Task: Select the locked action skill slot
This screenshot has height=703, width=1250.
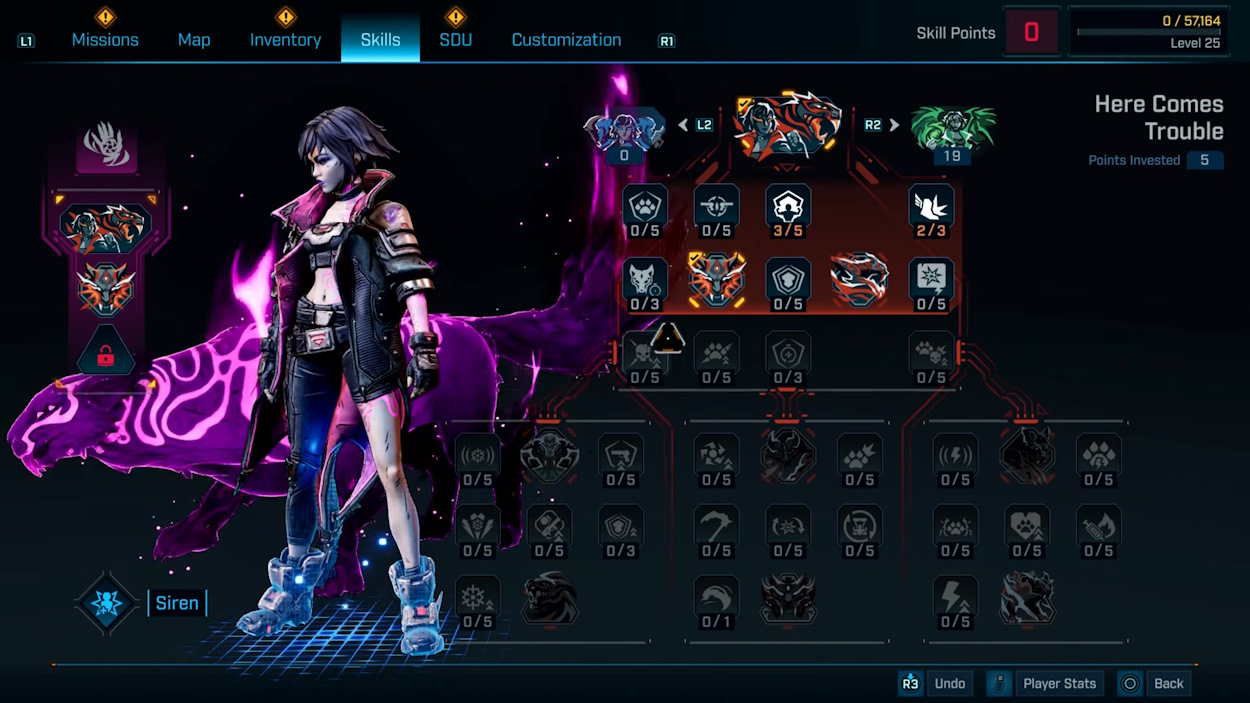Action: [105, 352]
